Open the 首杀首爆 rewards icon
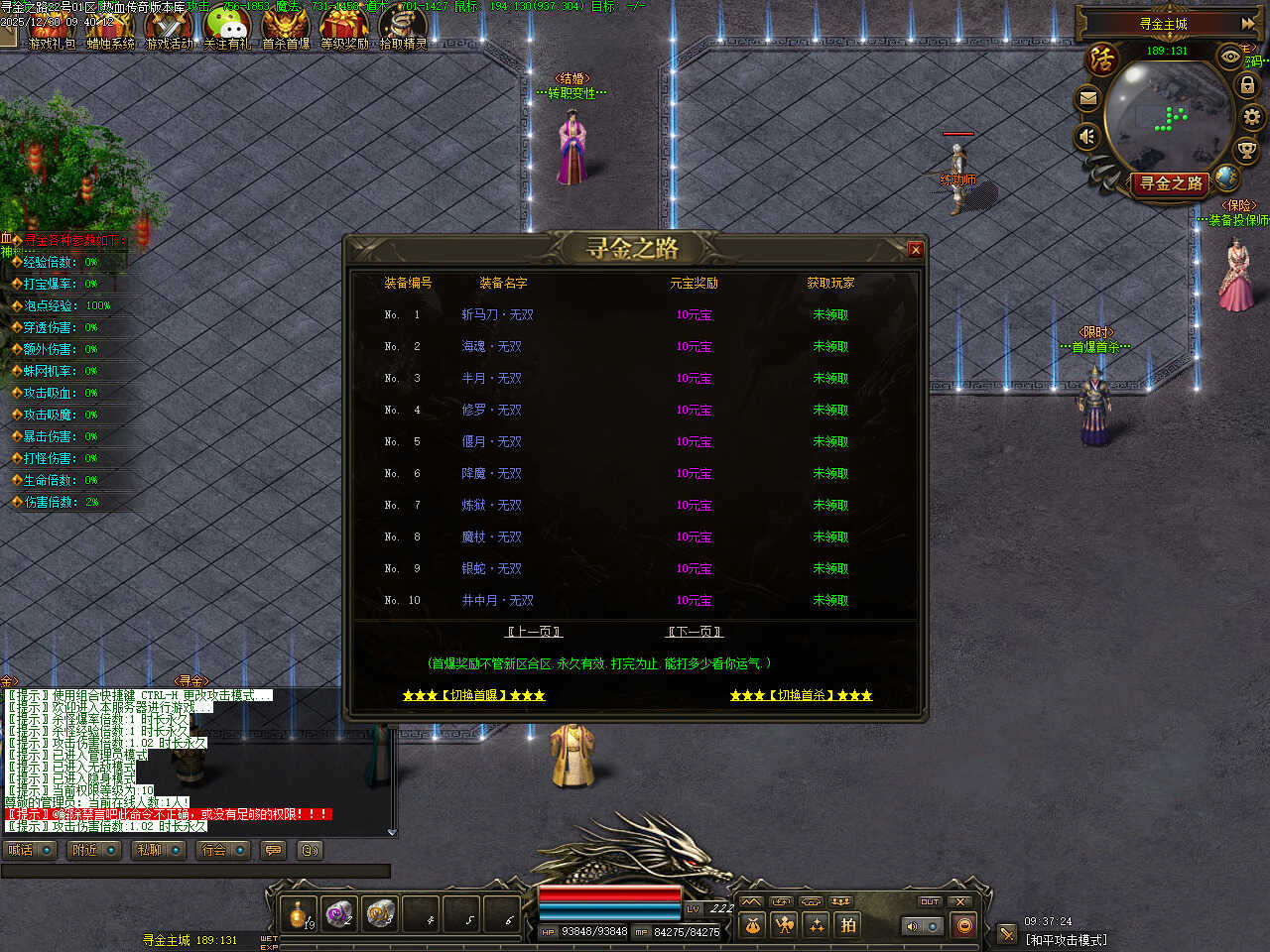1270x952 pixels. coord(286,27)
